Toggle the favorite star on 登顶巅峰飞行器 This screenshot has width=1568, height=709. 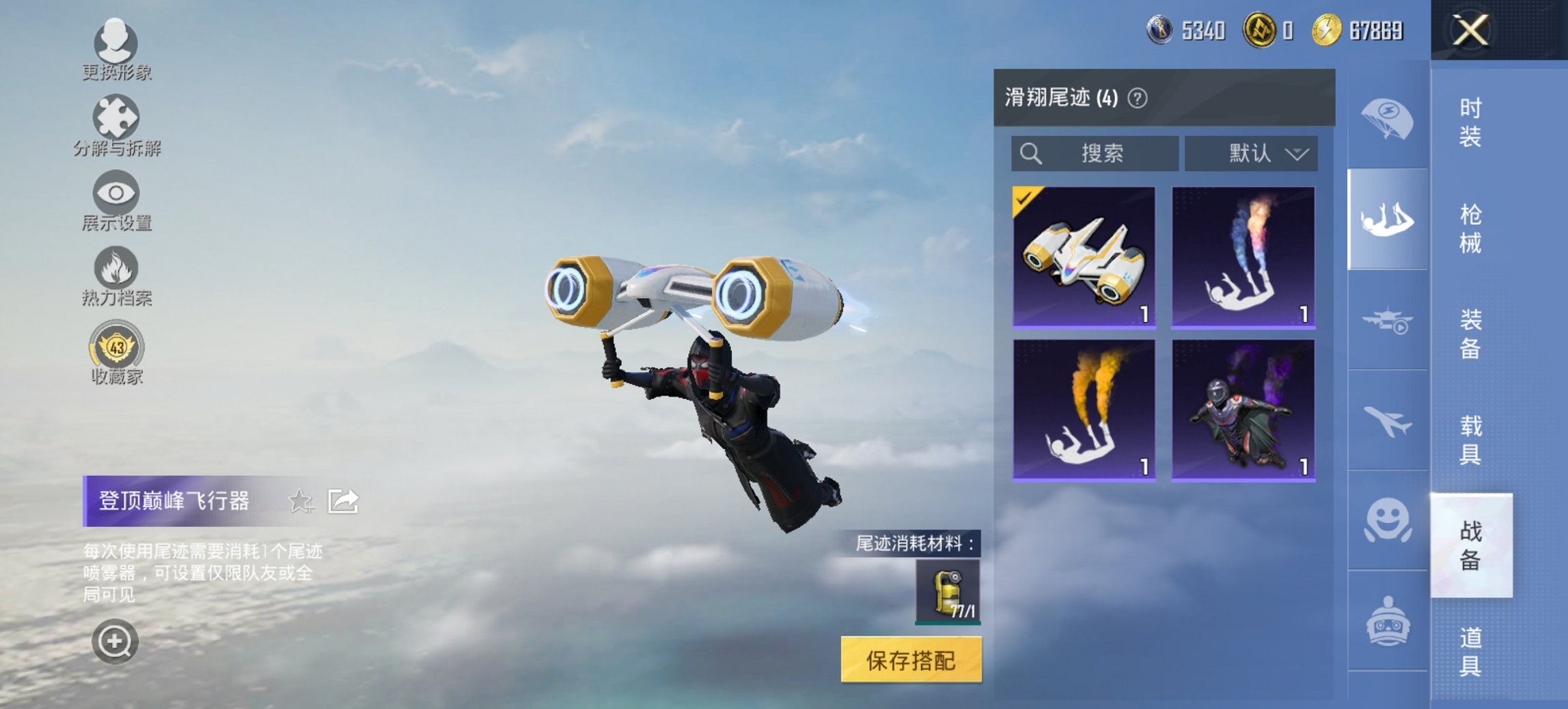pyautogui.click(x=301, y=502)
